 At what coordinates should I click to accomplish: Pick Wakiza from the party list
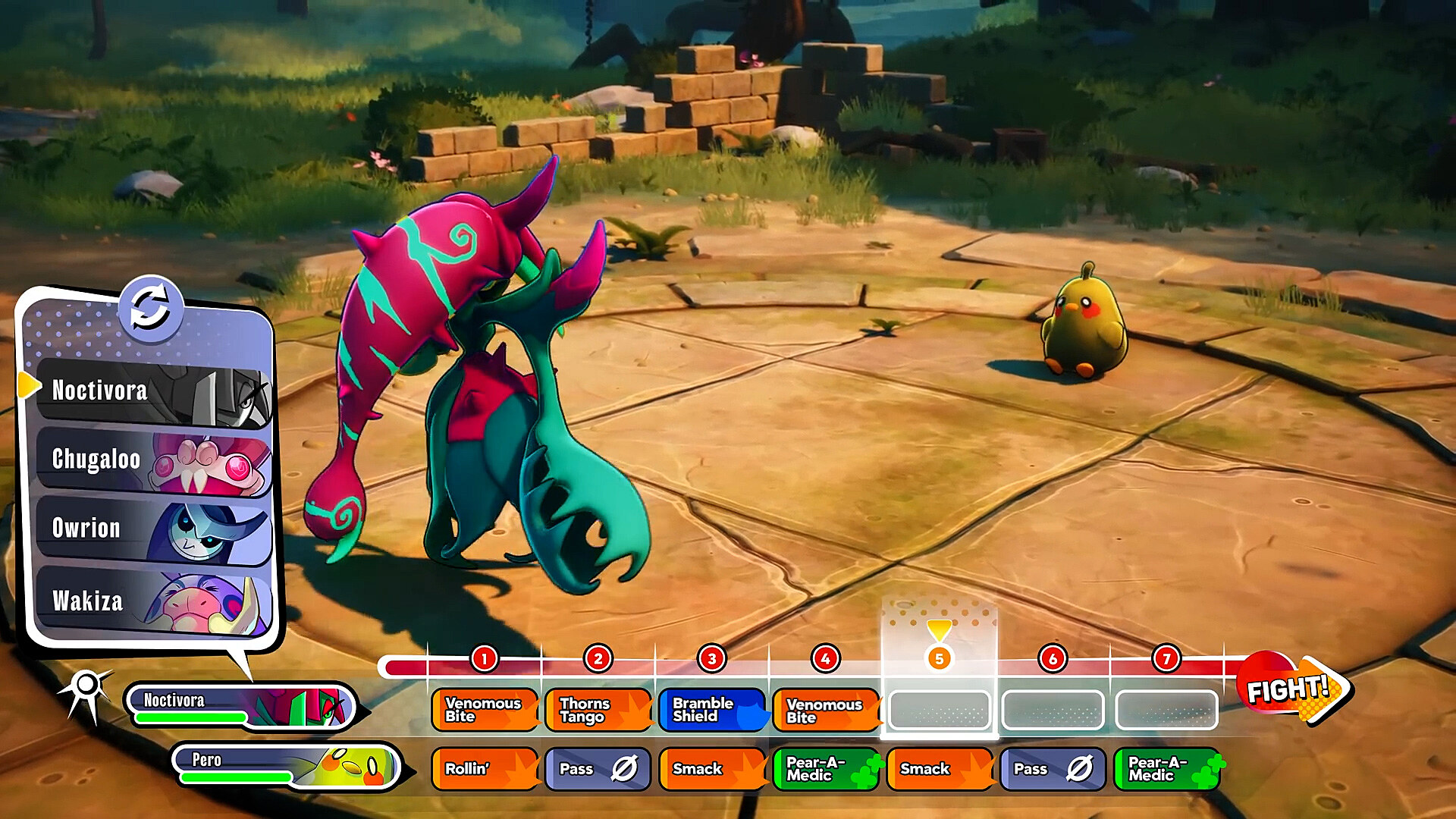(152, 601)
